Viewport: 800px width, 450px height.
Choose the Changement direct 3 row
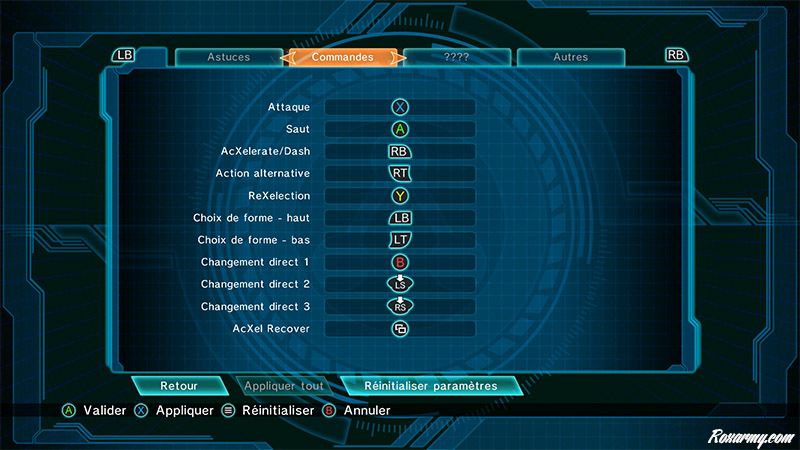point(400,307)
